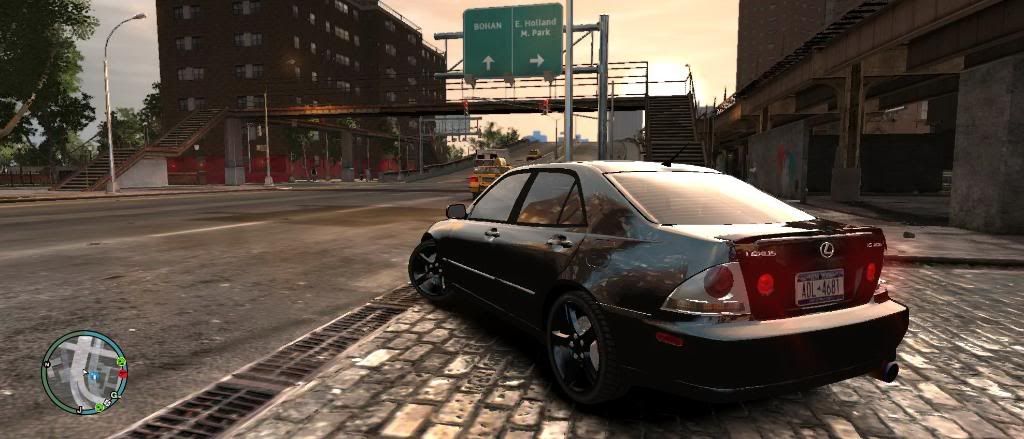Image resolution: width=1024 pixels, height=439 pixels.
Task: Click the blue car blip on the minimap
Action: point(92,376)
